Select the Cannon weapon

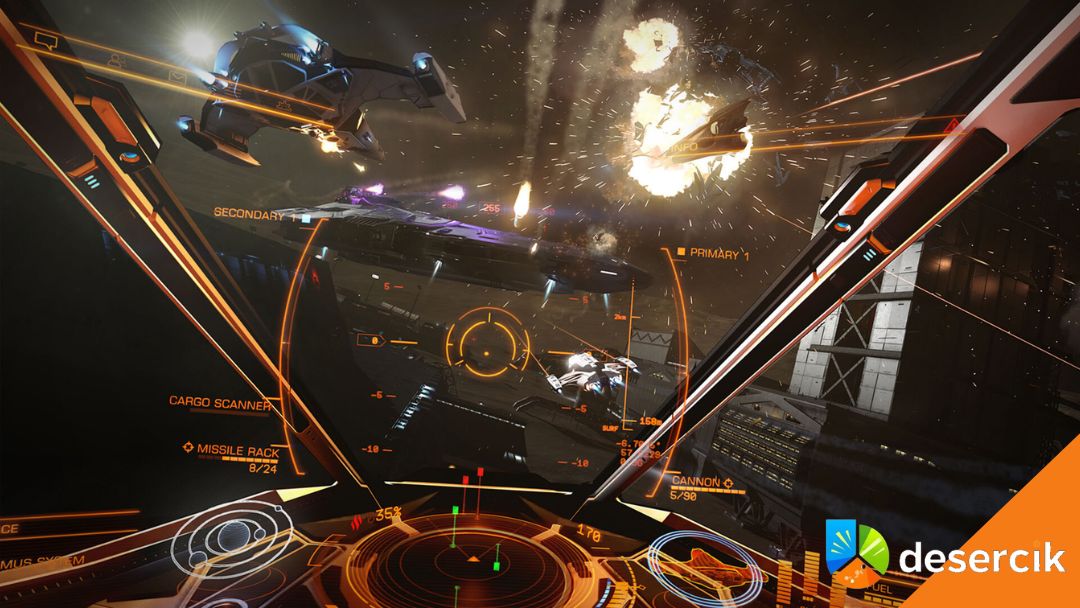click(x=697, y=481)
